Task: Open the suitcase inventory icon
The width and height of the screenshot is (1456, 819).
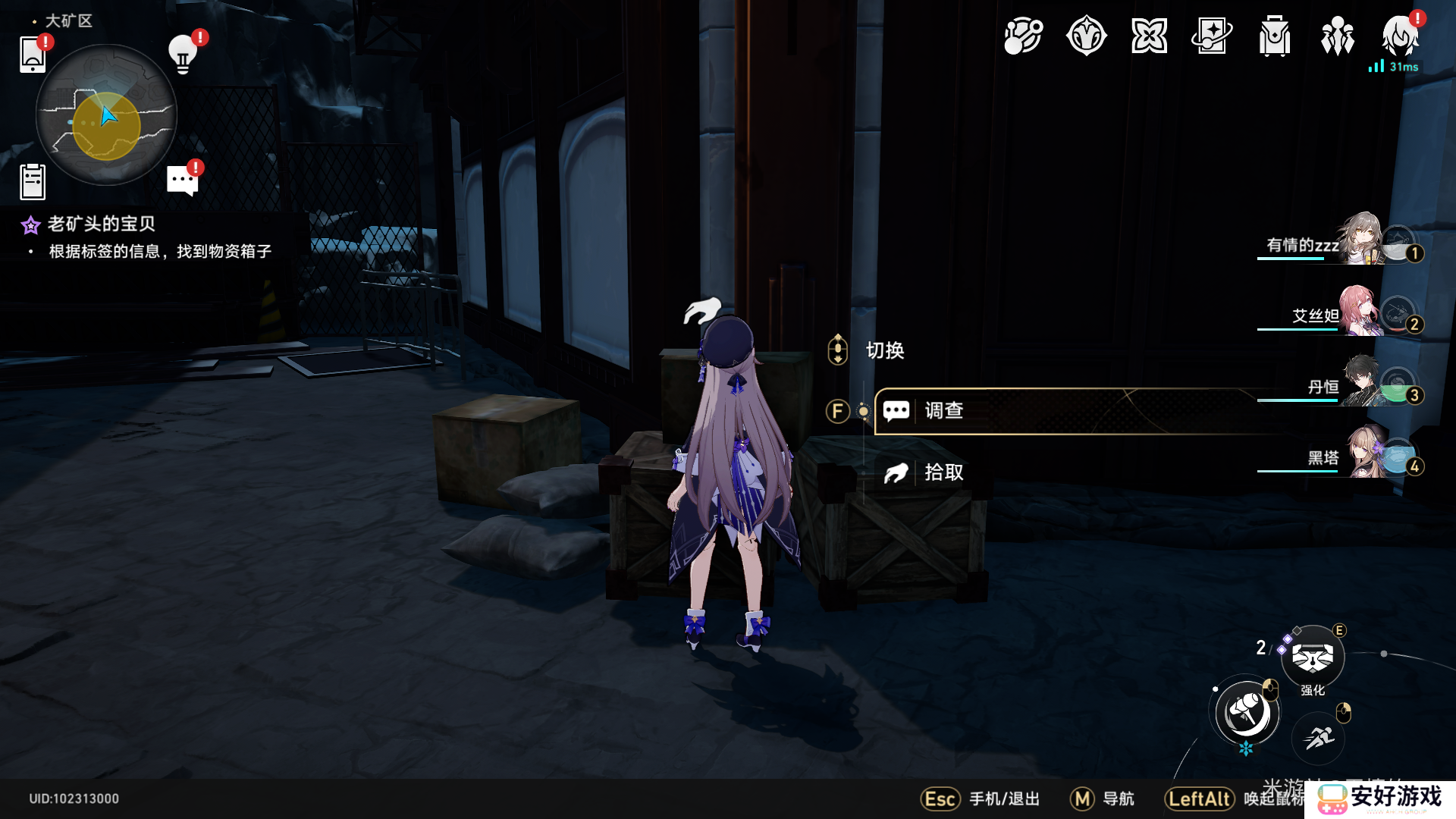Action: click(1275, 36)
